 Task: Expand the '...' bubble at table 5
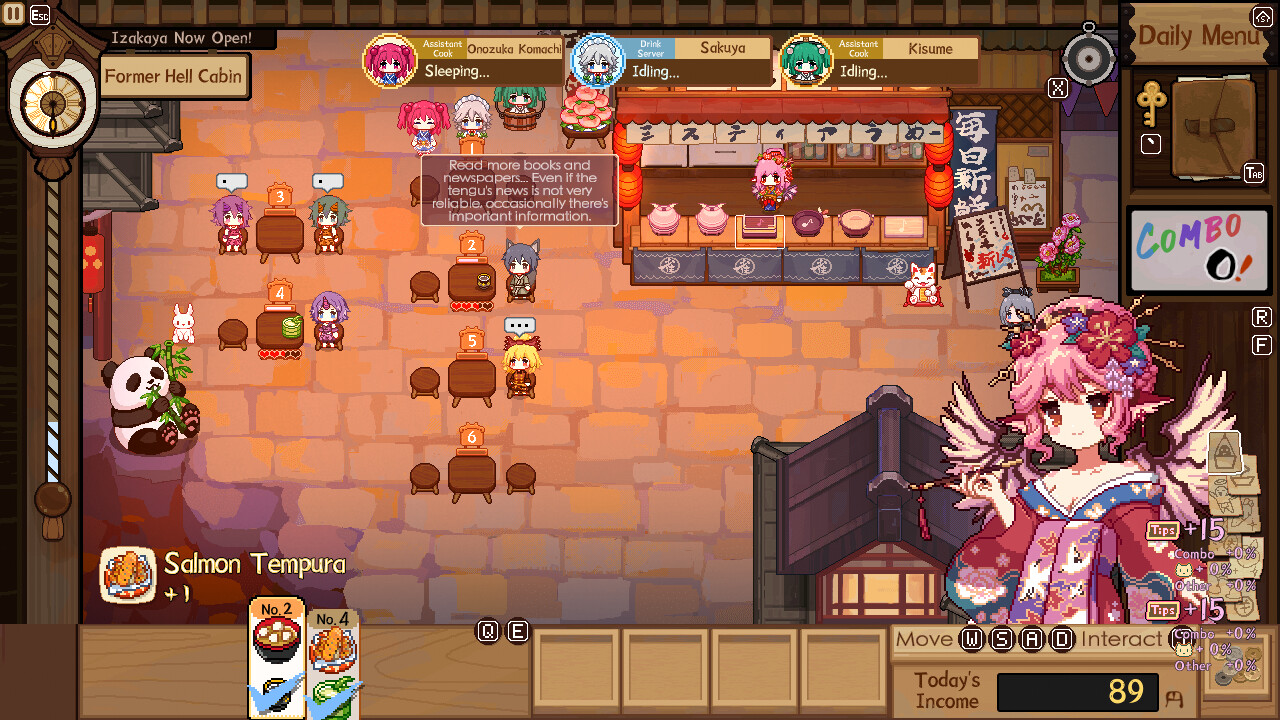pos(522,323)
